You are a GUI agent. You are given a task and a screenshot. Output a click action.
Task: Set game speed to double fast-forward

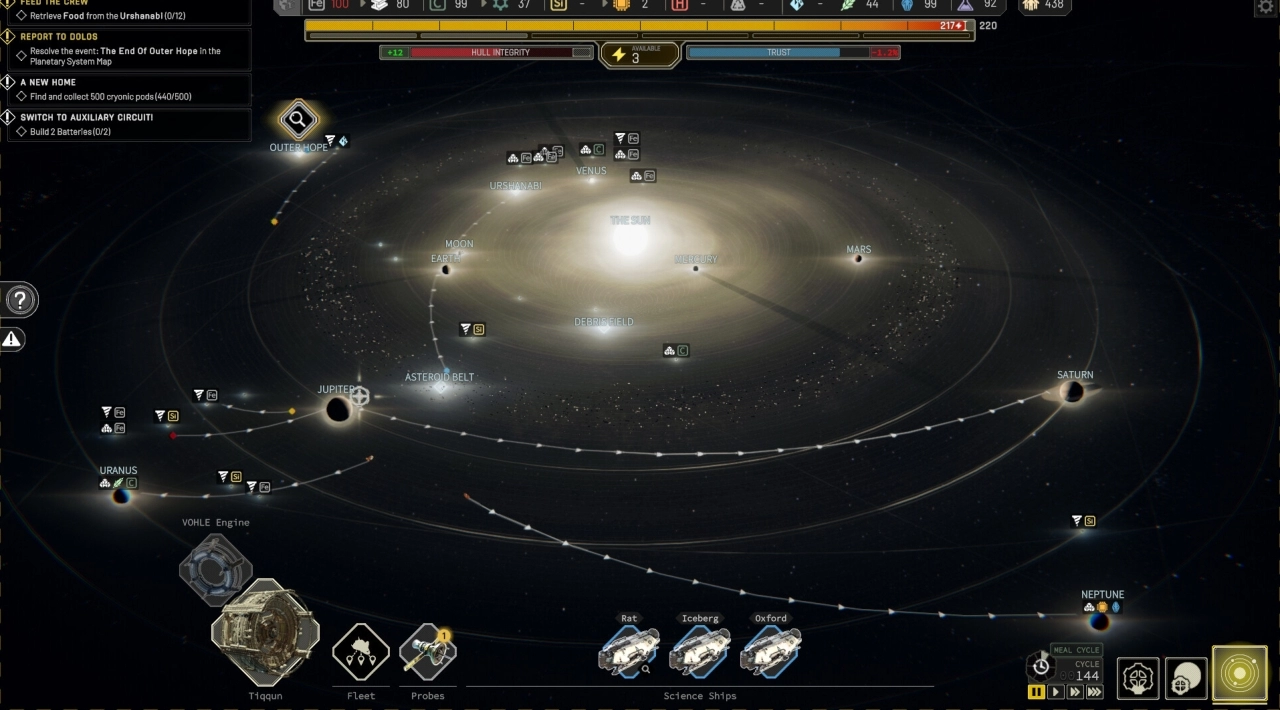coord(1074,692)
